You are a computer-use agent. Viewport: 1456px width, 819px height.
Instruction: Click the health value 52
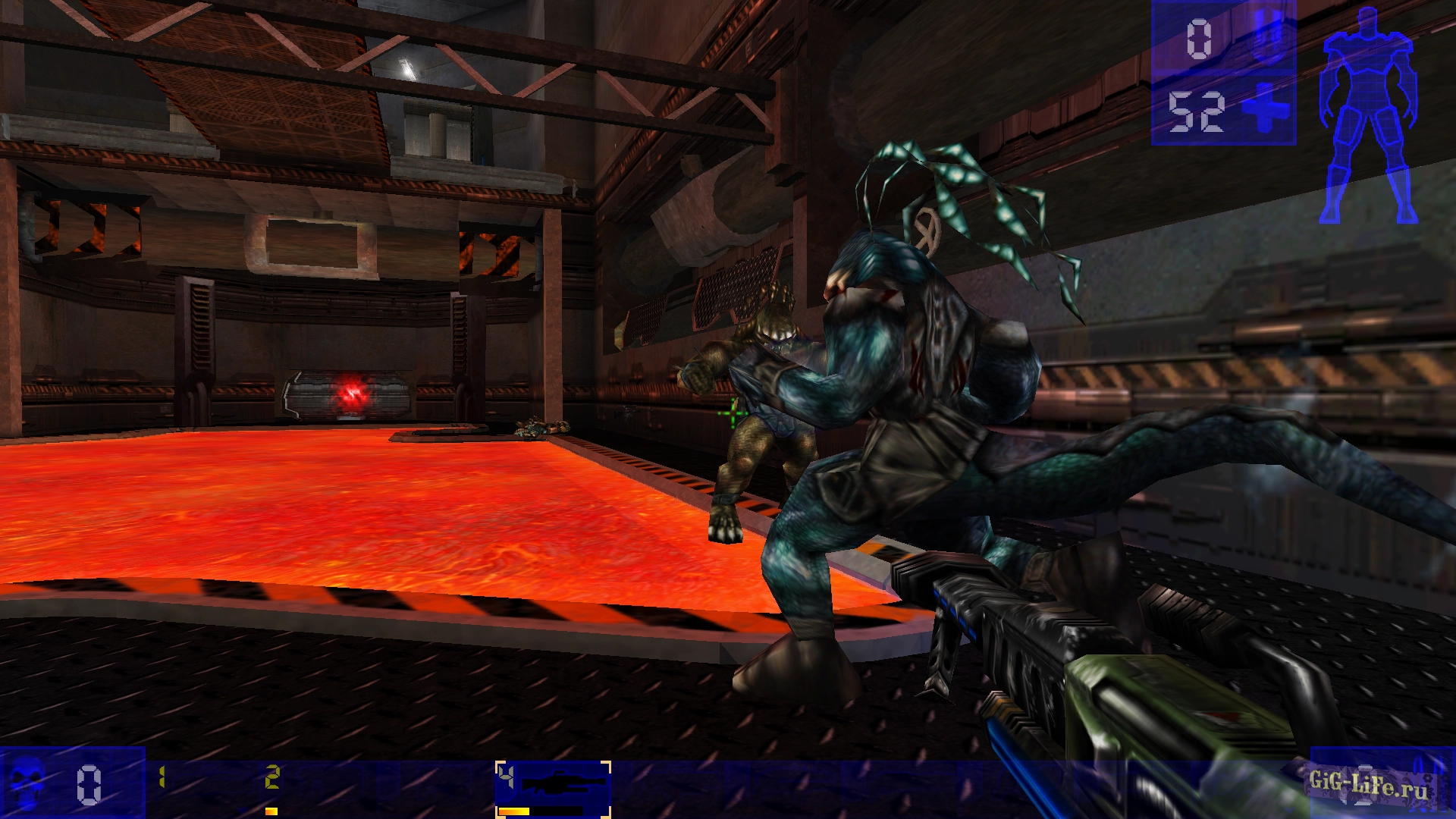point(1197,110)
